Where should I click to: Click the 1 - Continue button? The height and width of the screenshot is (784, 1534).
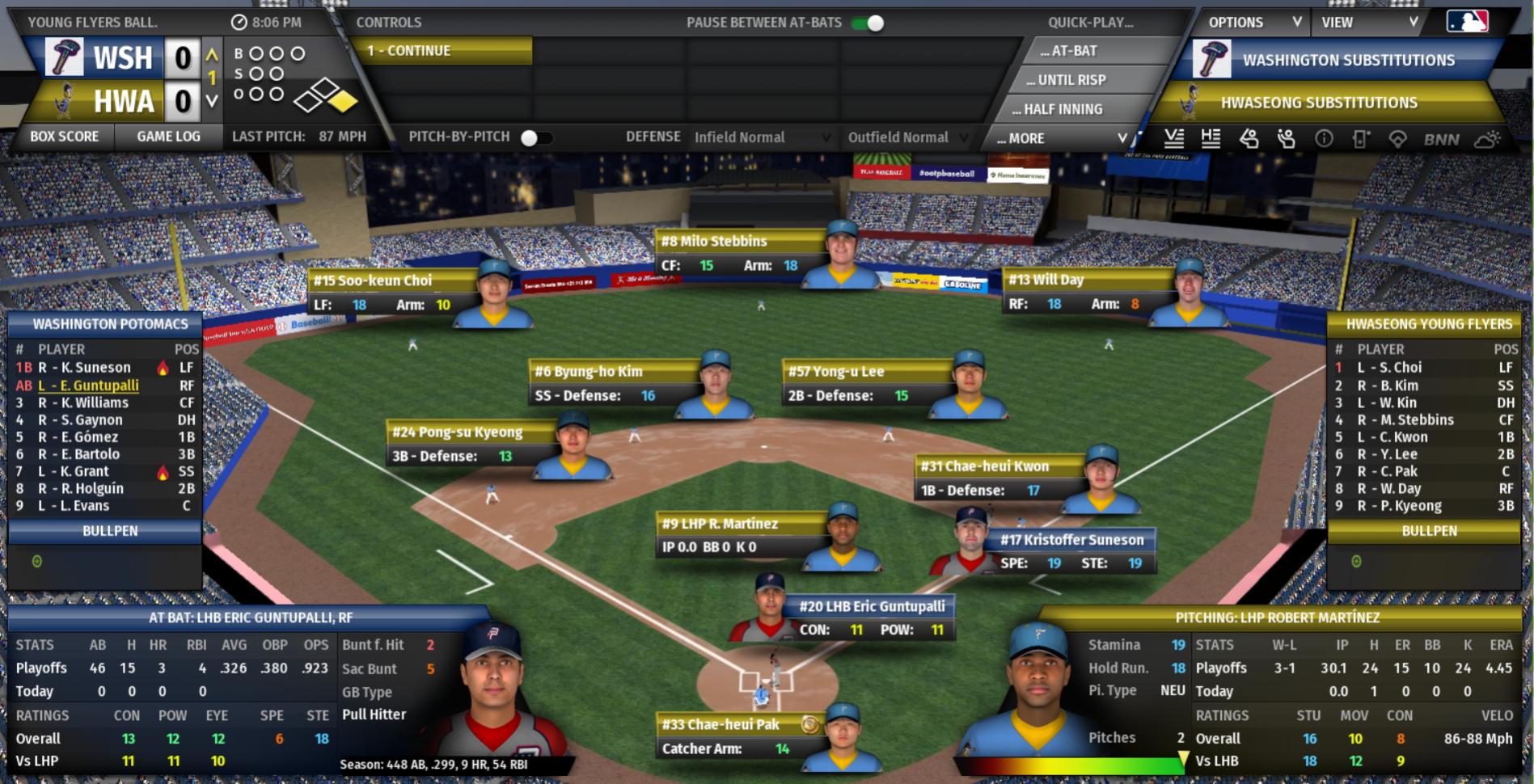coord(442,51)
